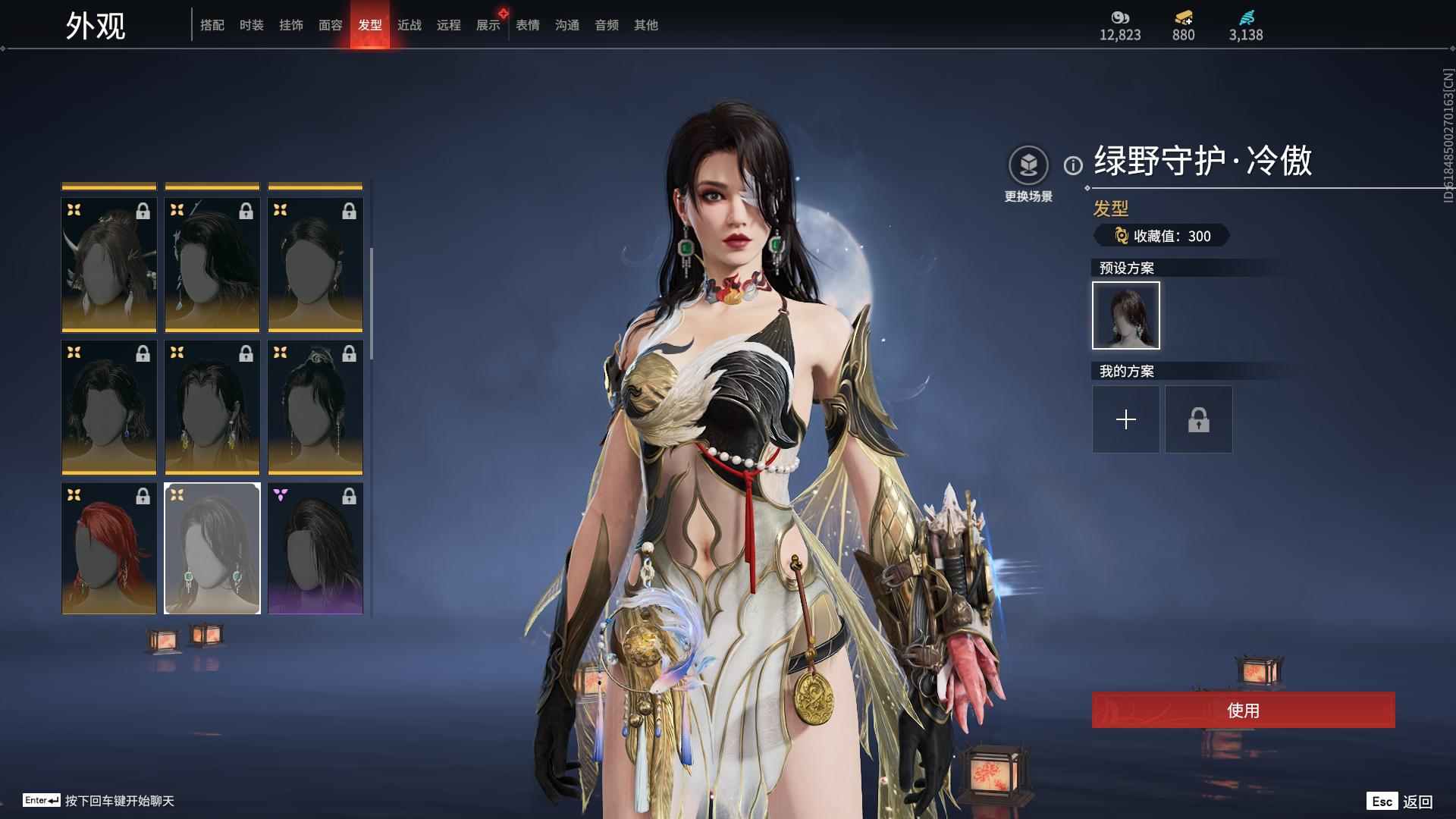The width and height of the screenshot is (1456, 819).
Task: Choose the 表情 emotes tab
Action: click(x=528, y=25)
